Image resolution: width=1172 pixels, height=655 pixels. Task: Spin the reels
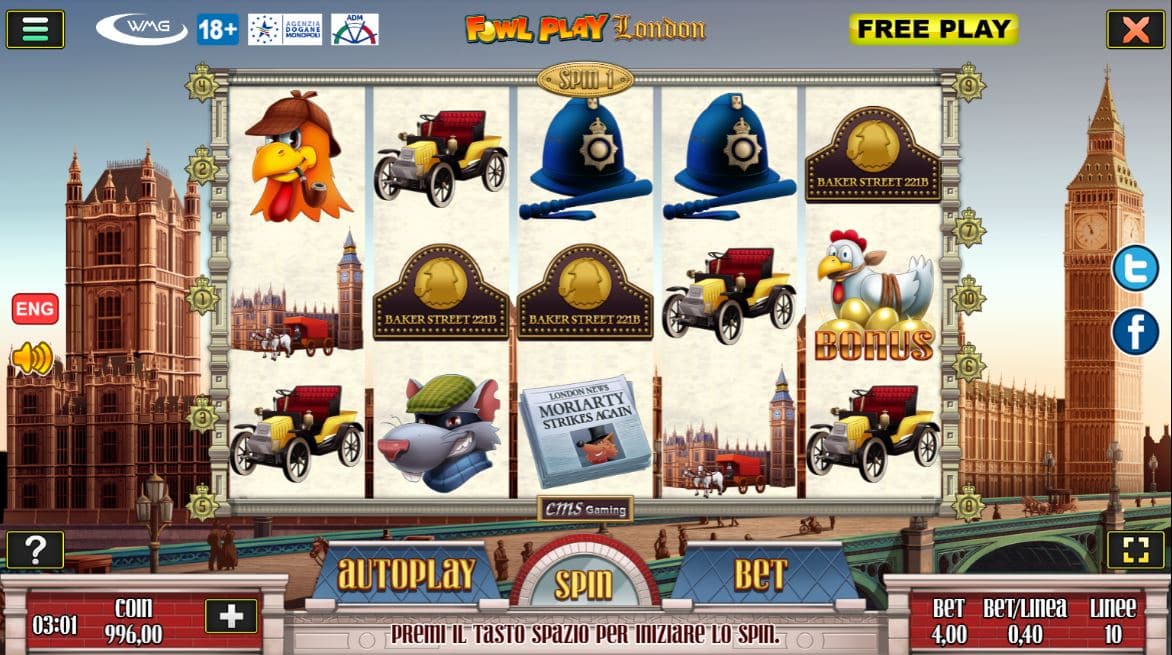(584, 583)
